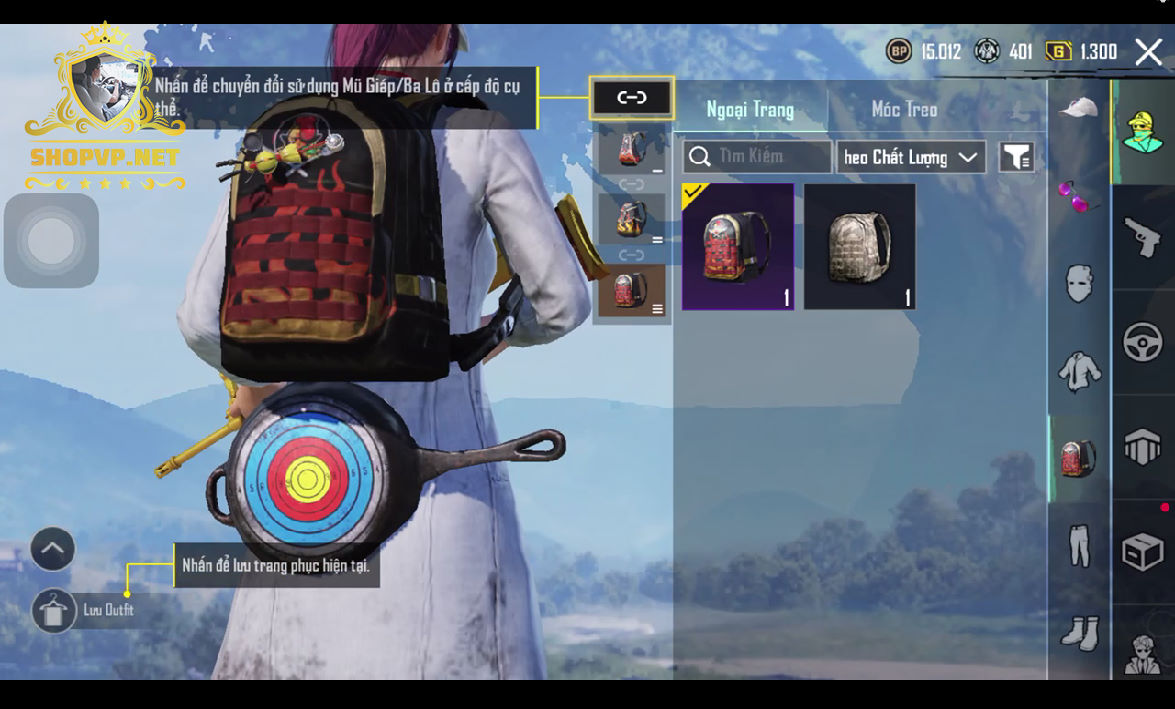
Task: Click the Tìm Kiếm search field
Action: point(757,157)
